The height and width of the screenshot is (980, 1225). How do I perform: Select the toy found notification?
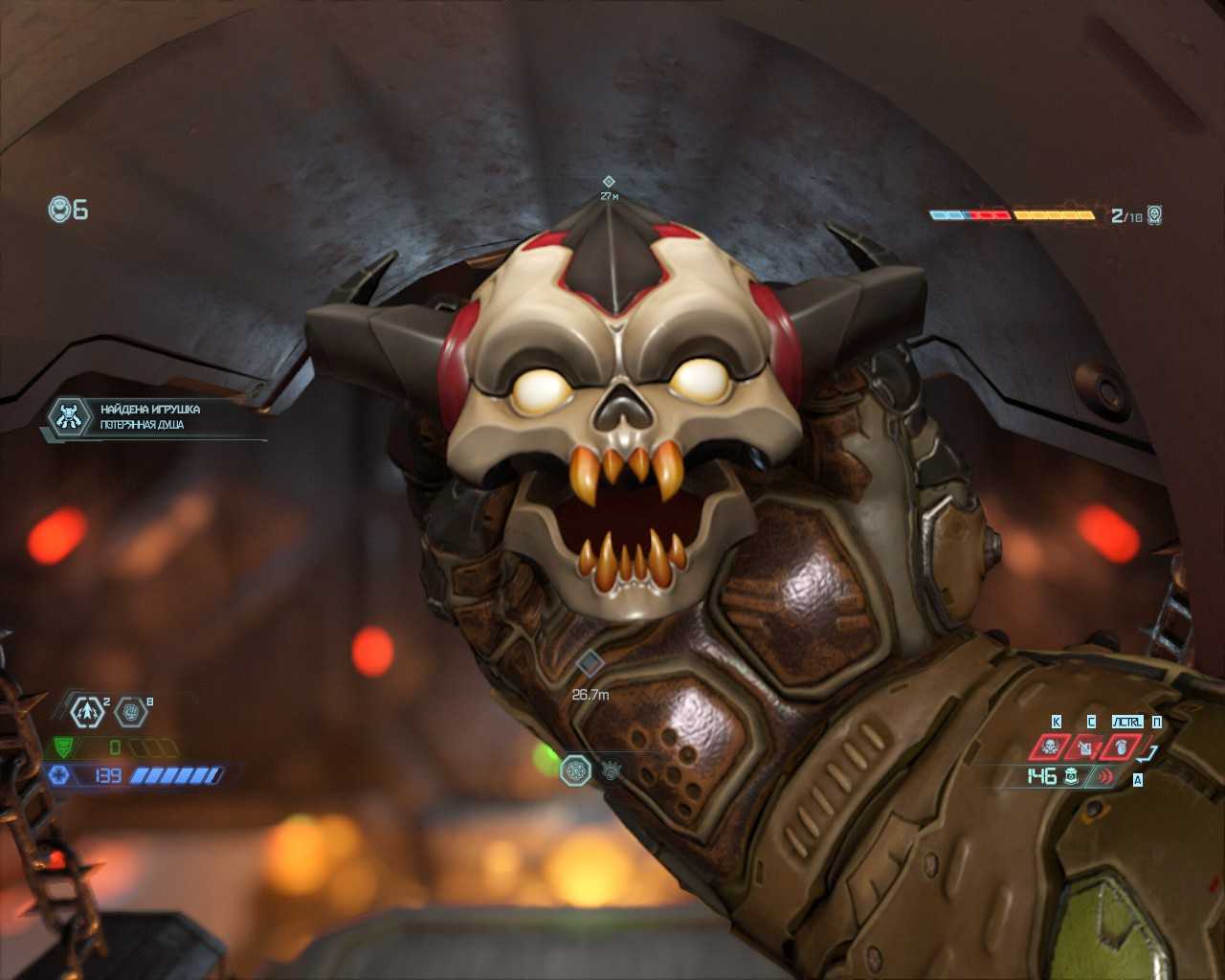(153, 417)
